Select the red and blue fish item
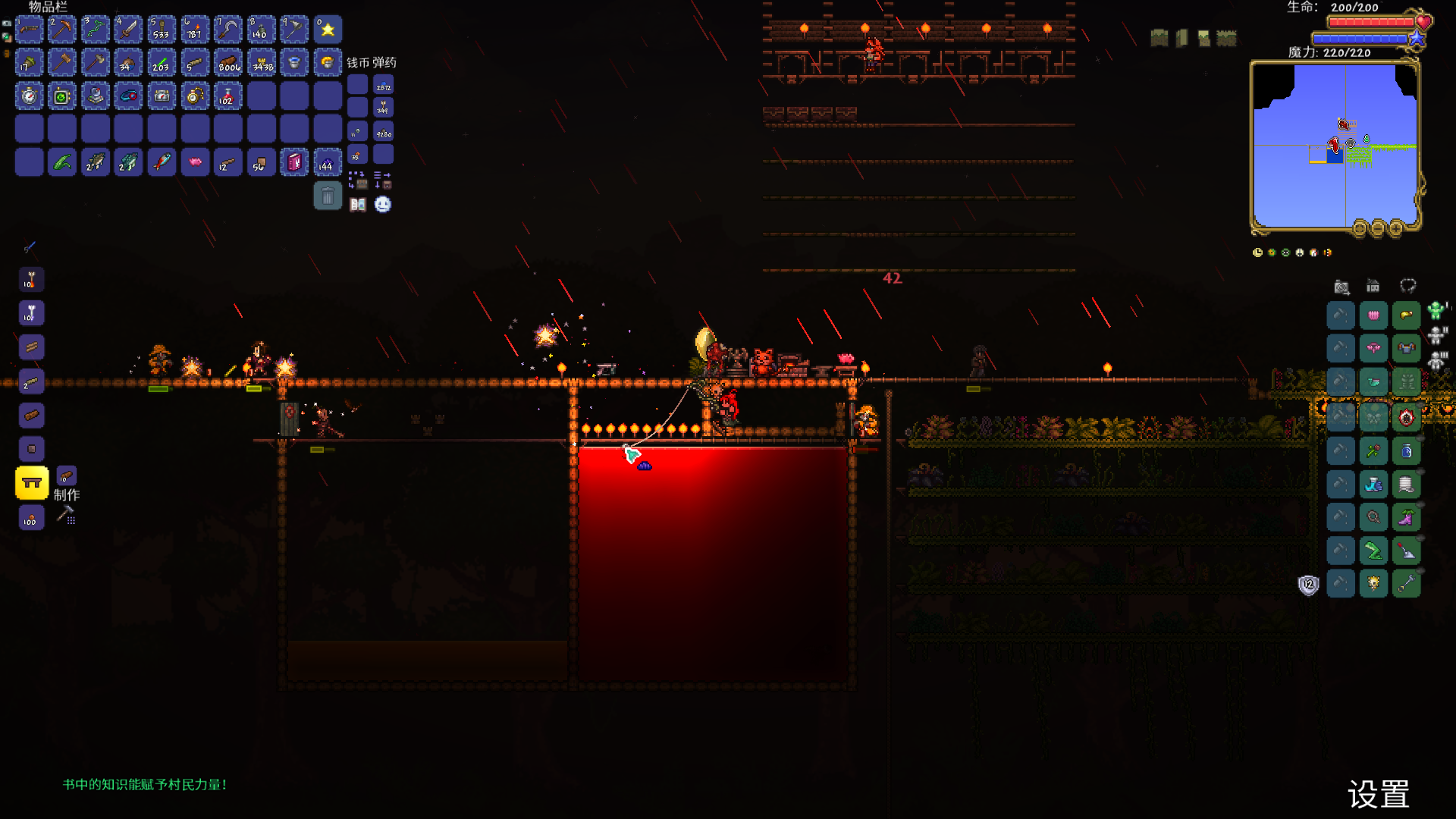The image size is (1456, 819). click(x=162, y=162)
